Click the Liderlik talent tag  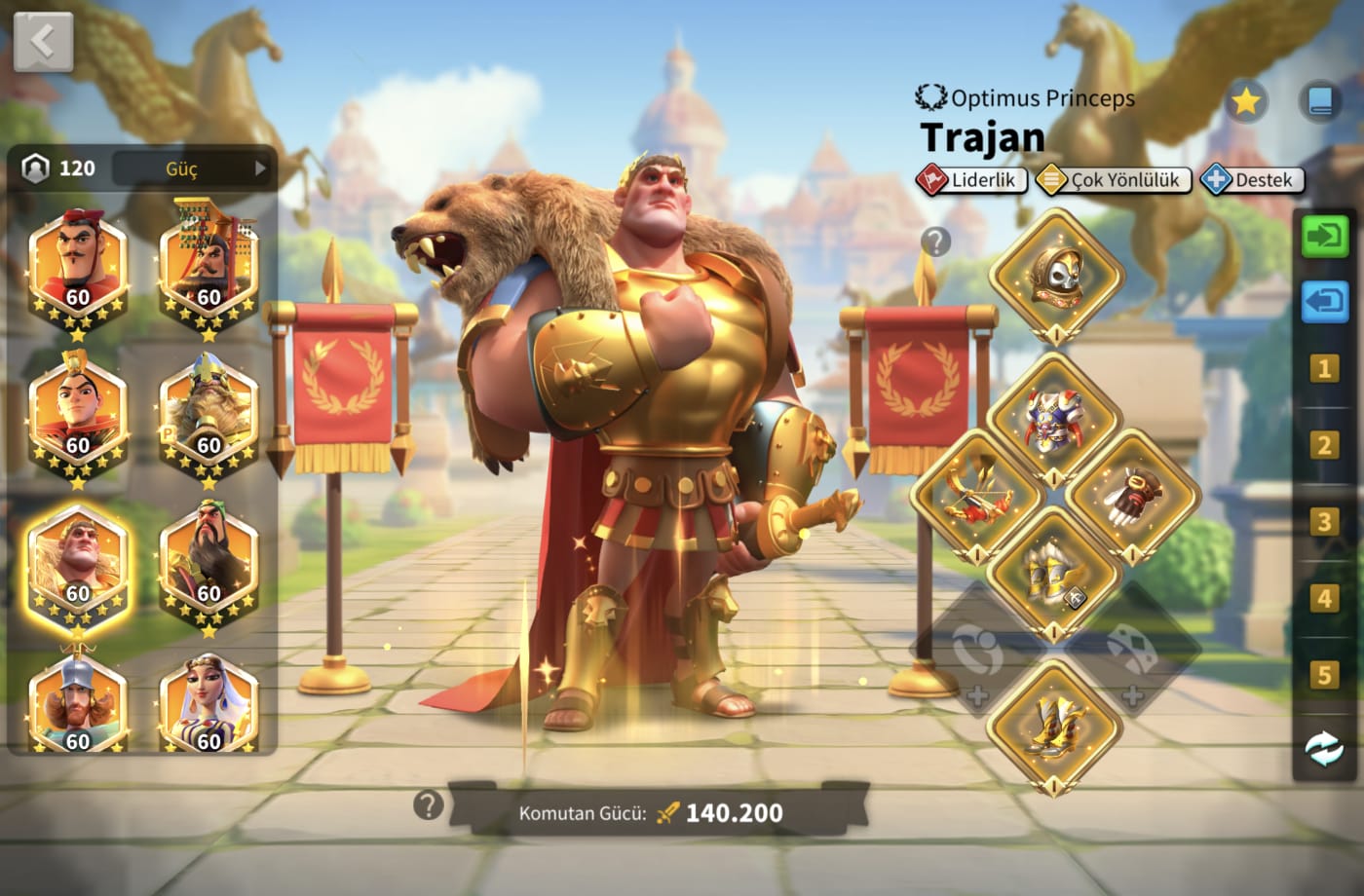971,180
